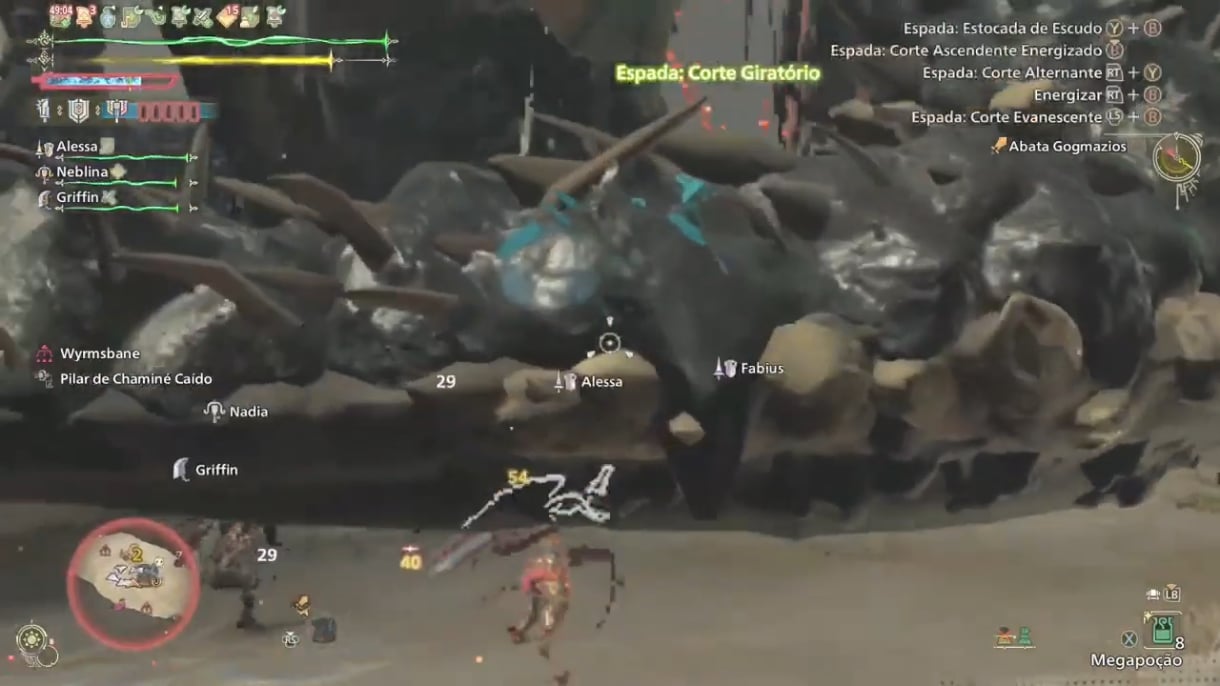Click Alessa in the party list
Screen dimensions: 1220x686
pyautogui.click(x=77, y=147)
